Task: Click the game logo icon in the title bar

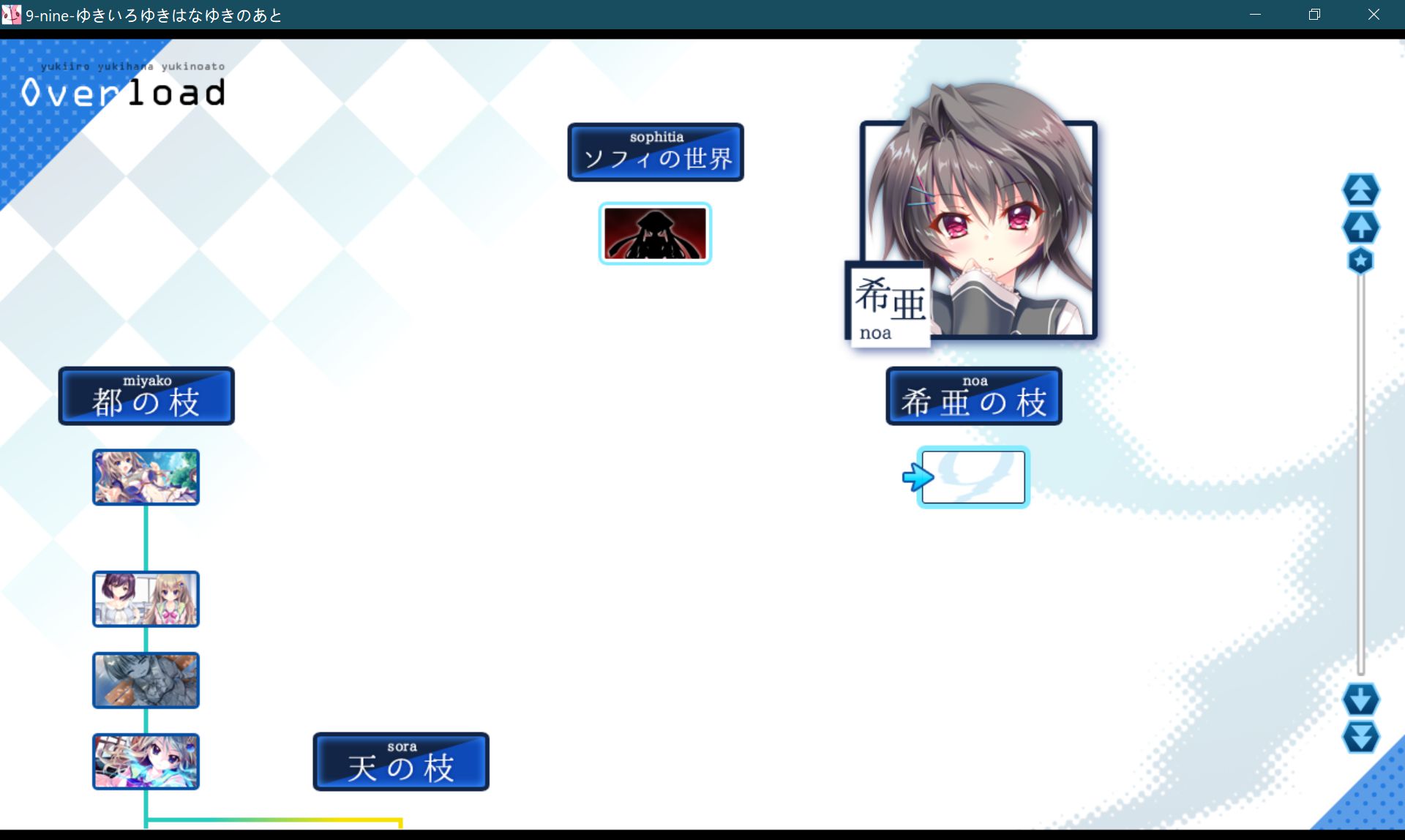Action: pos(12,15)
